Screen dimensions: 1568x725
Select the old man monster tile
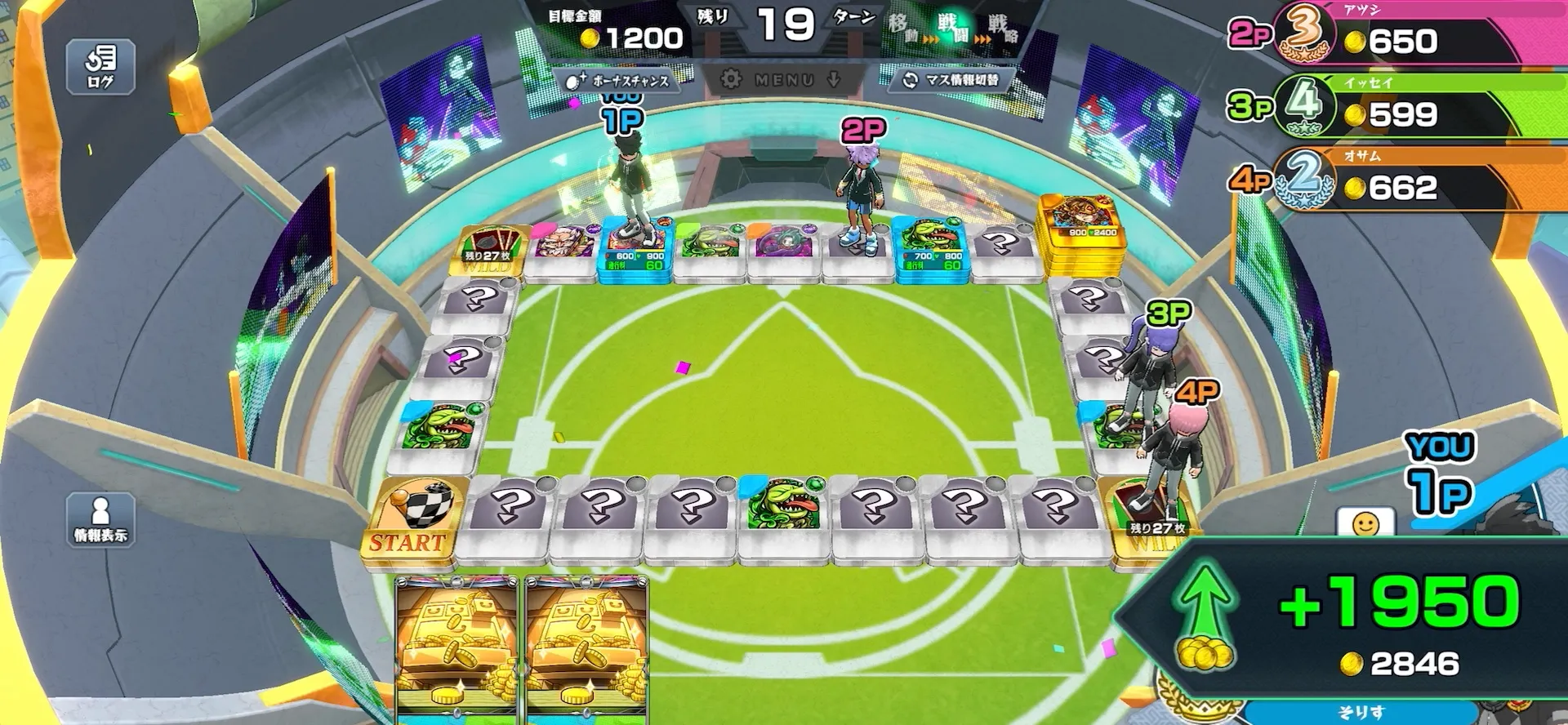tap(564, 244)
